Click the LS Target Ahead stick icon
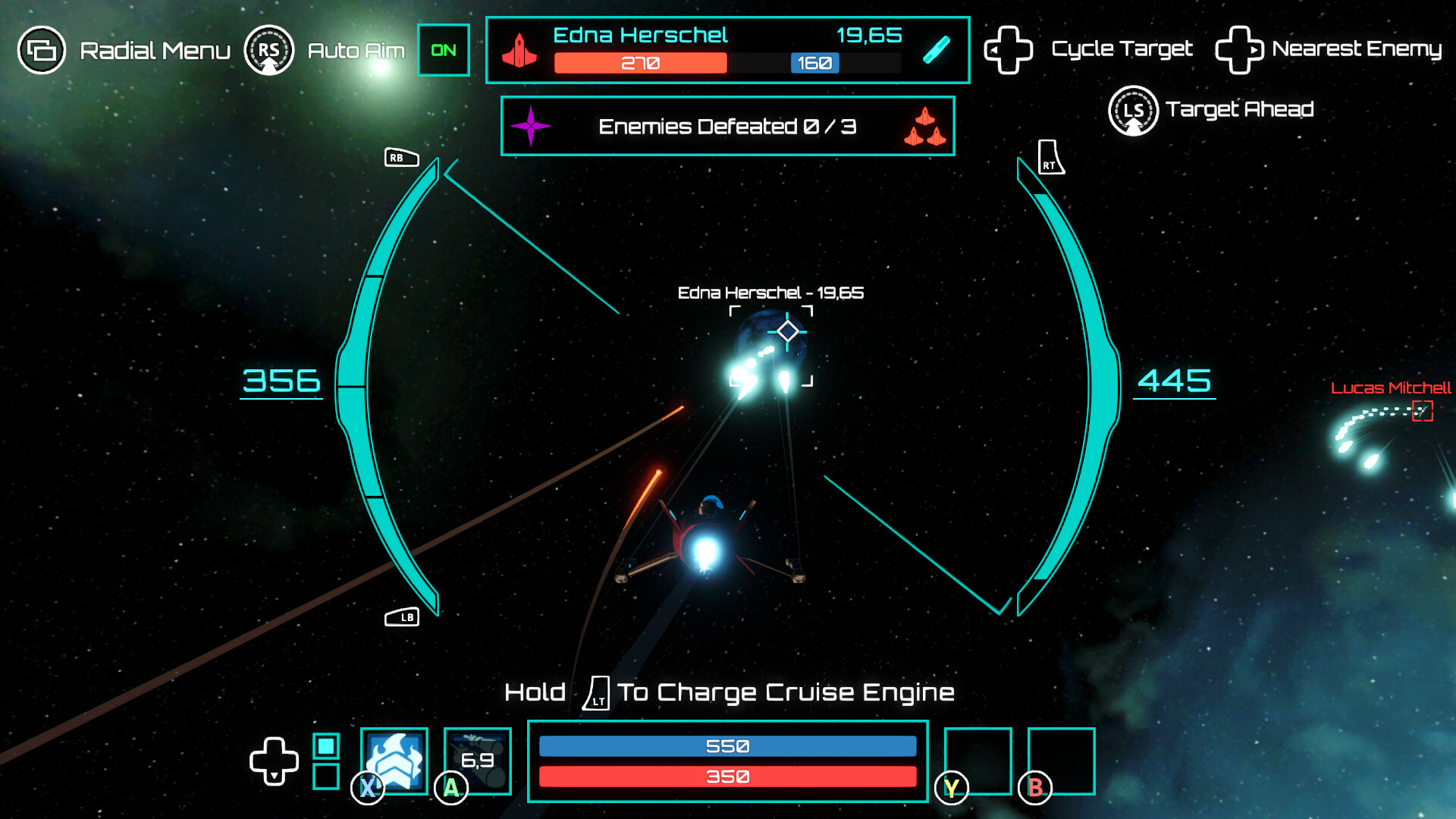This screenshot has height=819, width=1456. click(1134, 110)
